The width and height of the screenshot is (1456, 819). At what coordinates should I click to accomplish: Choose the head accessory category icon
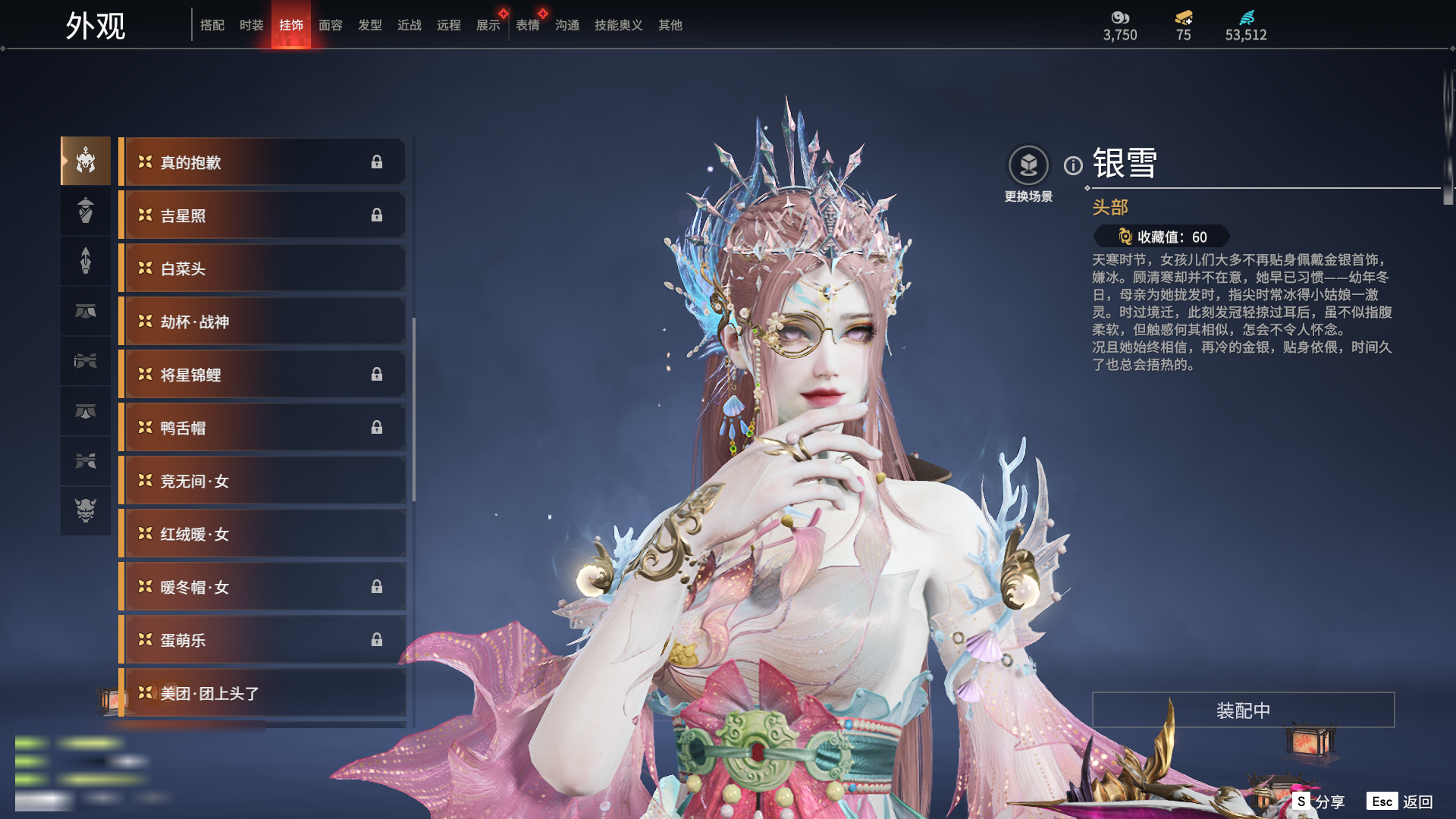86,161
